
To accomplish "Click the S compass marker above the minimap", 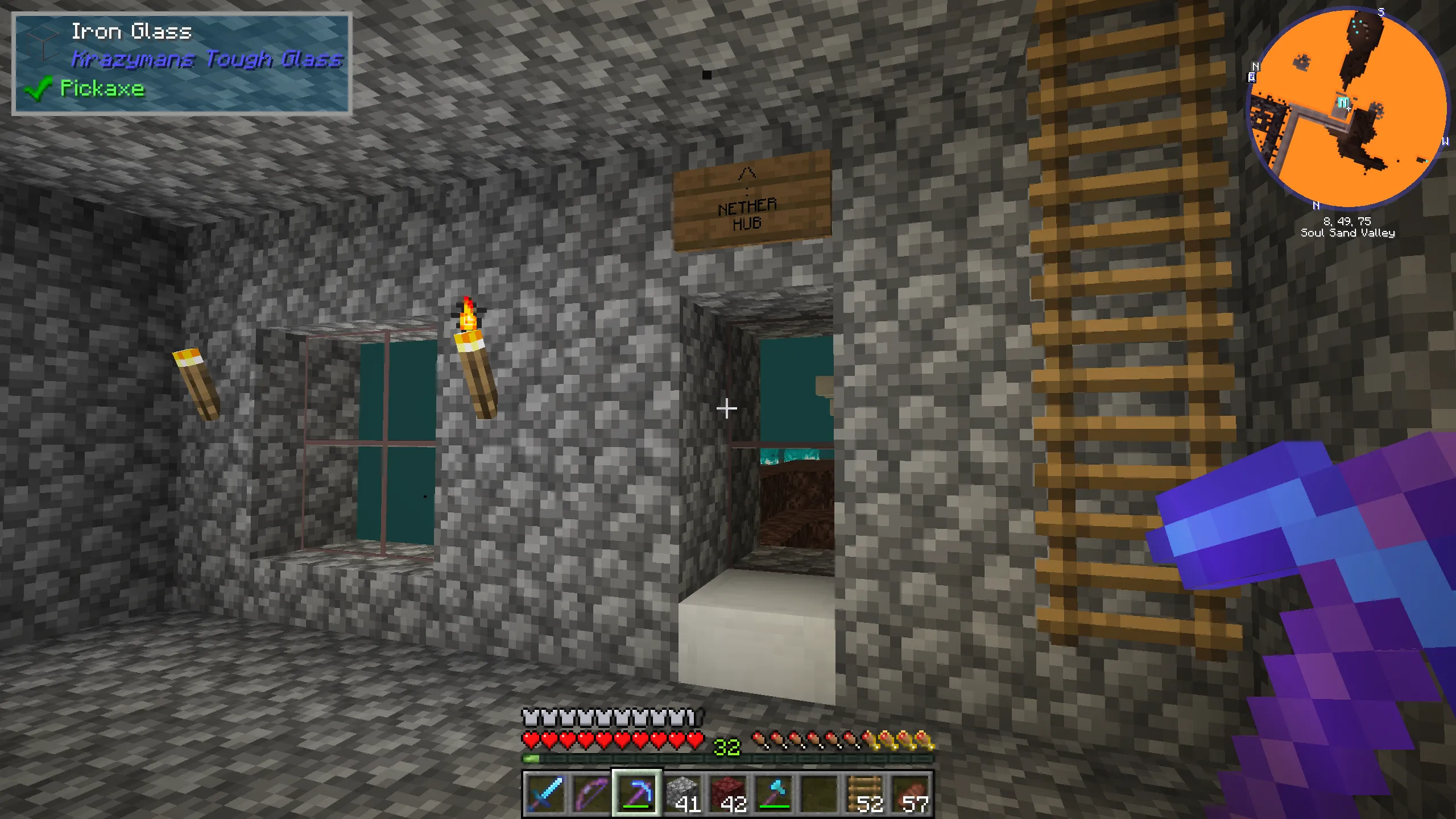I will coord(1380,10).
